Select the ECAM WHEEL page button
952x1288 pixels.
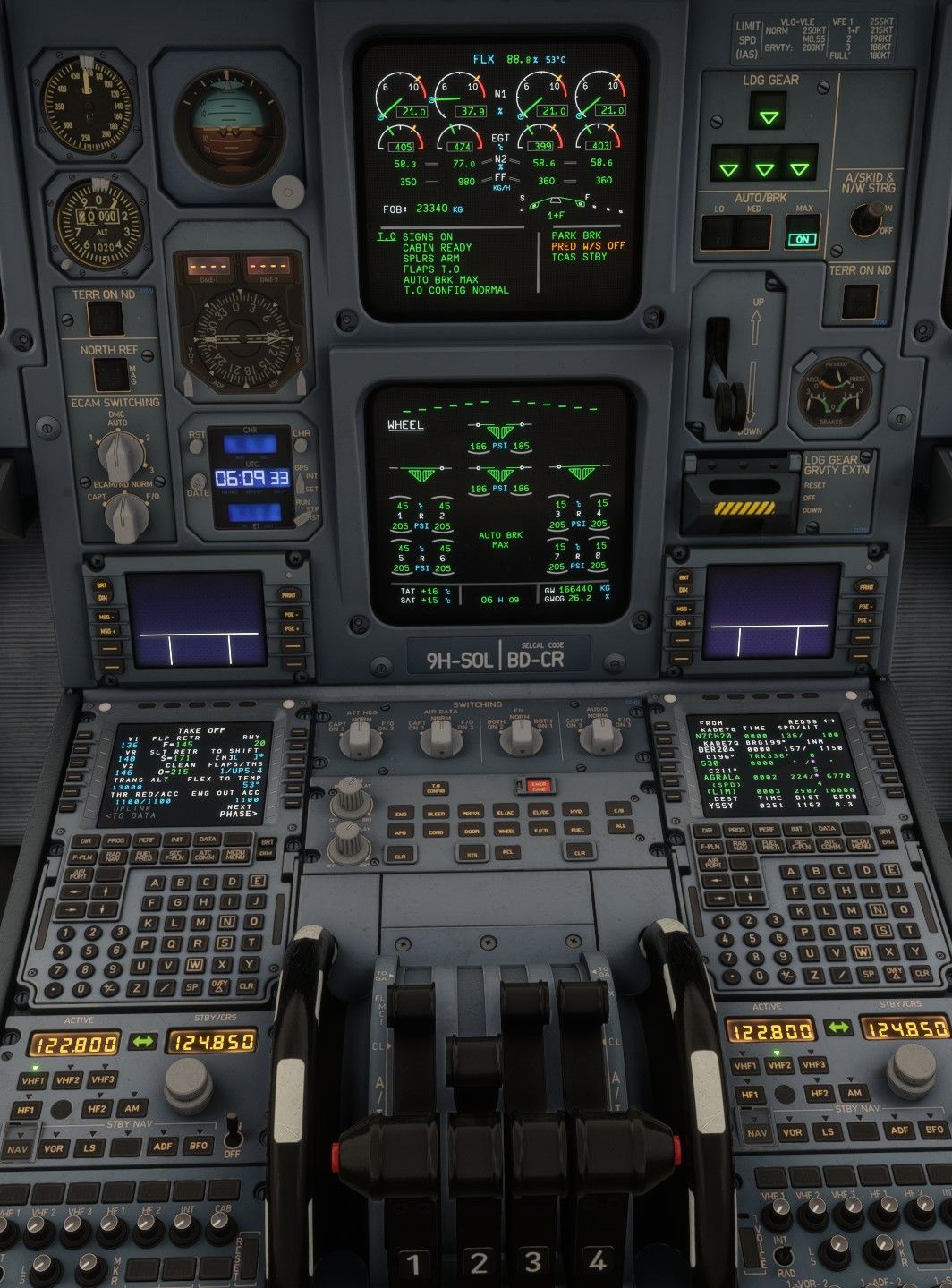[x=506, y=832]
